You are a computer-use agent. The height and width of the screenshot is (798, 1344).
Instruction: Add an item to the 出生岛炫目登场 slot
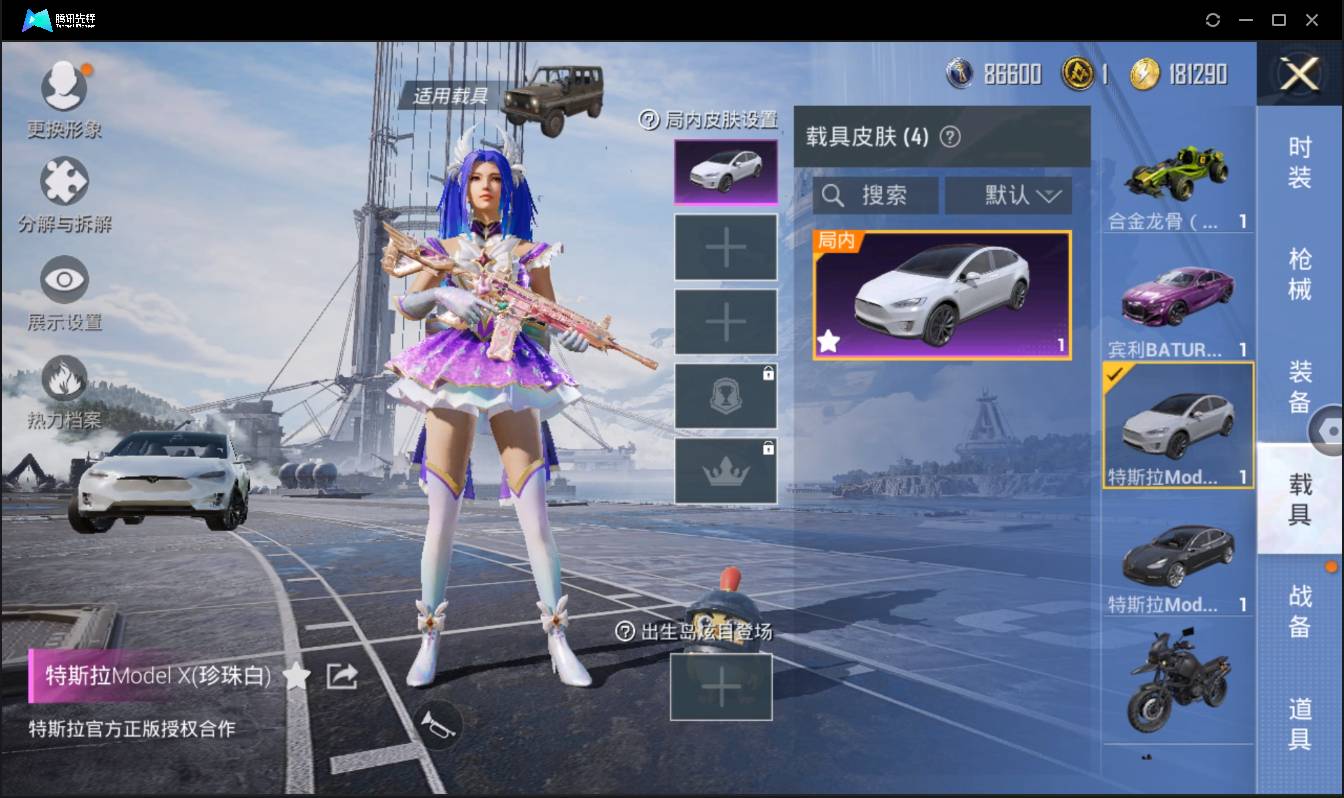[x=720, y=687]
